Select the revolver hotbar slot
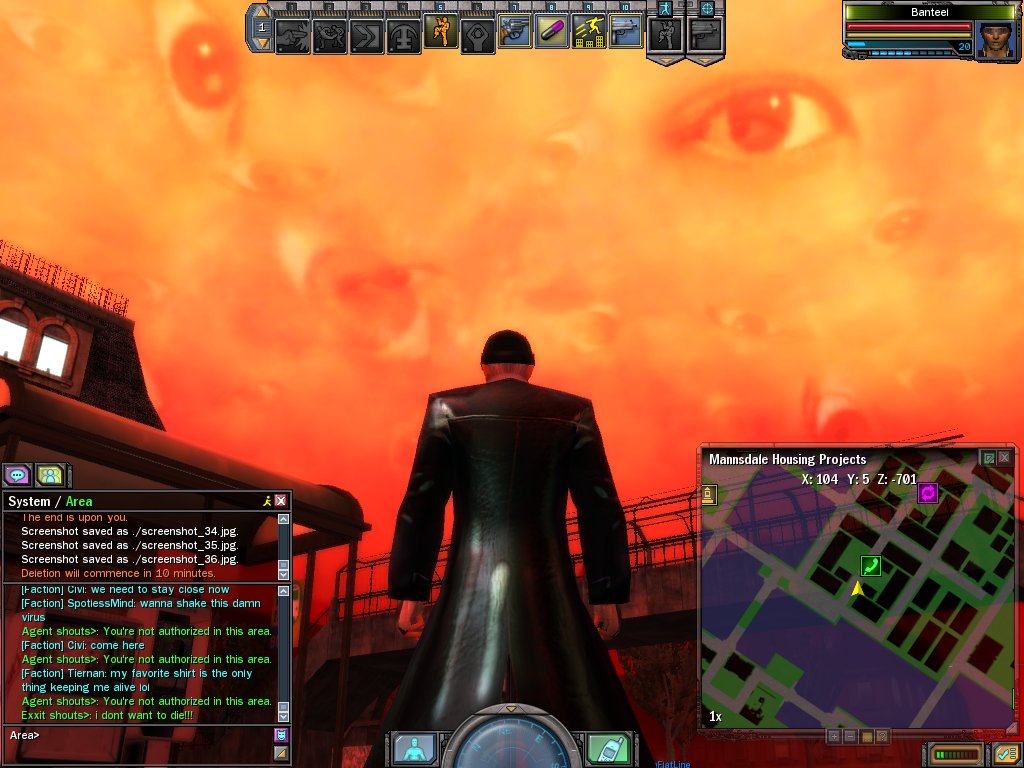The height and width of the screenshot is (768, 1024). 515,33
